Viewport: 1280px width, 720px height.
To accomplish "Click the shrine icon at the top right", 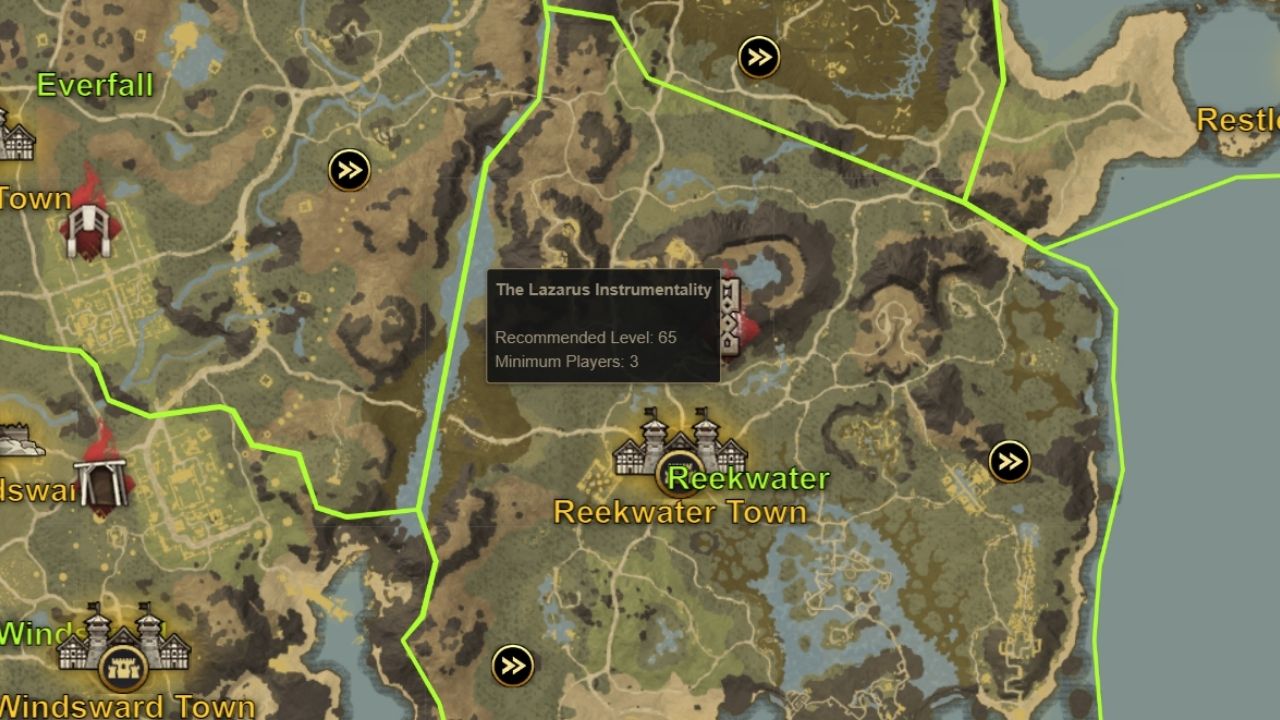I will [x=757, y=57].
